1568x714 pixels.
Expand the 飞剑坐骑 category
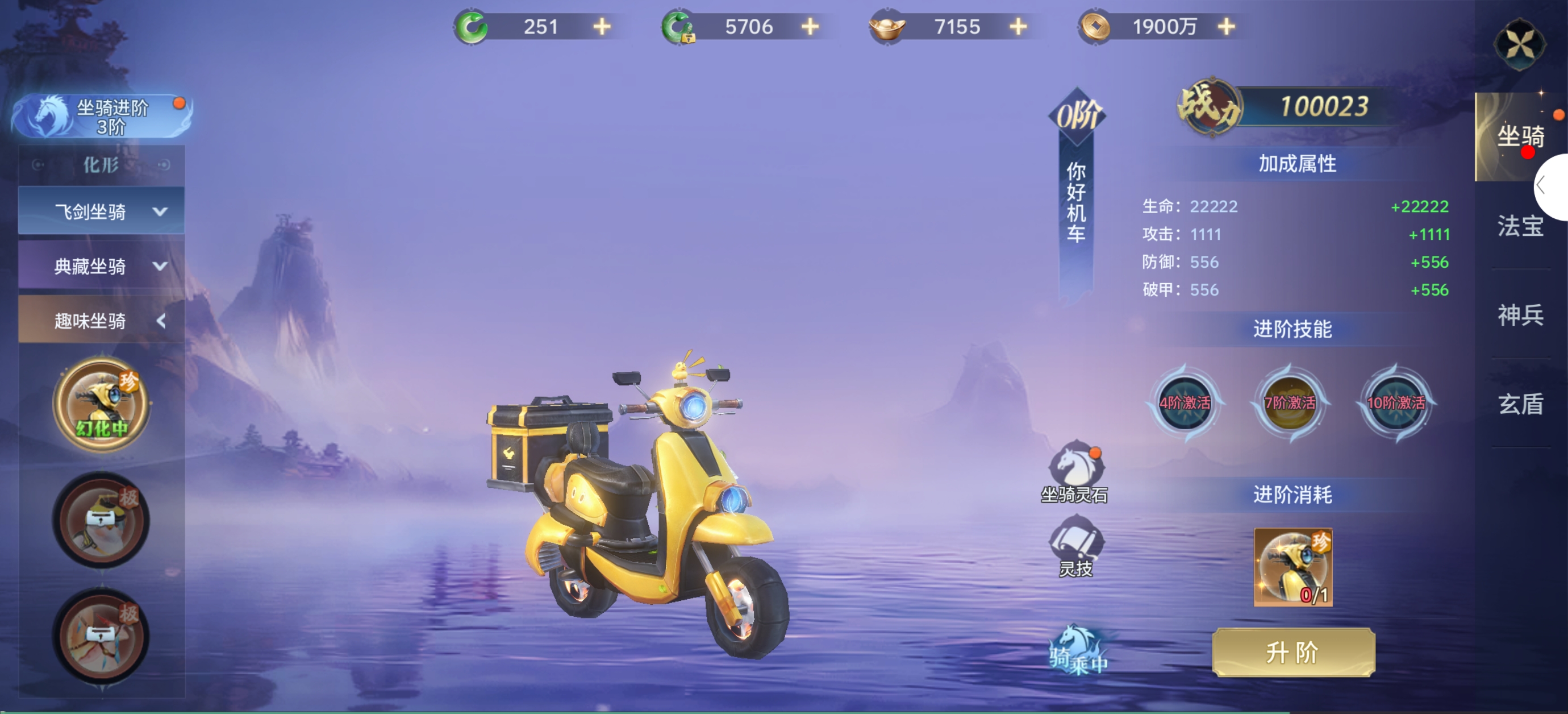coord(102,211)
